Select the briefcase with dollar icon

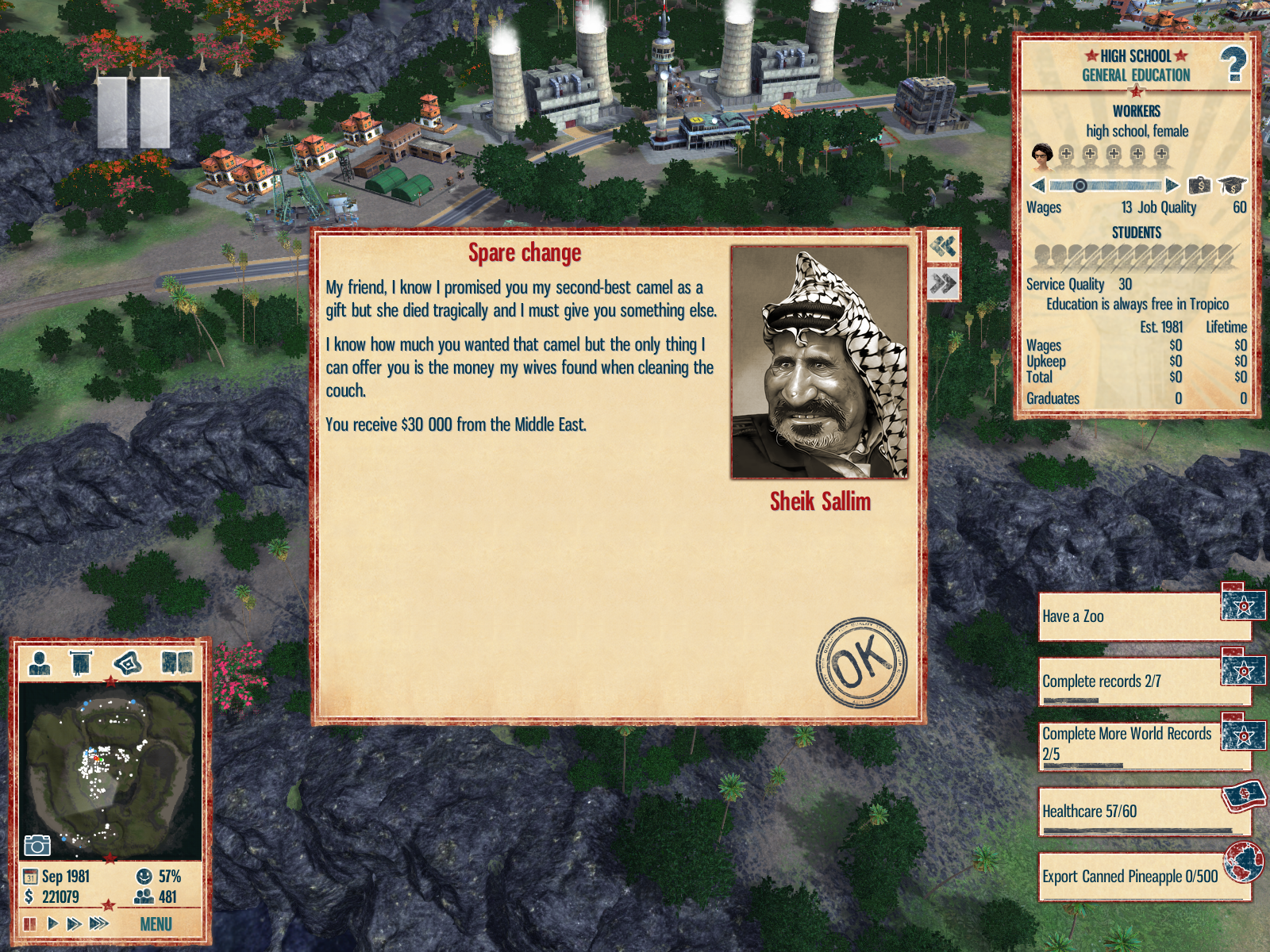click(x=1199, y=186)
